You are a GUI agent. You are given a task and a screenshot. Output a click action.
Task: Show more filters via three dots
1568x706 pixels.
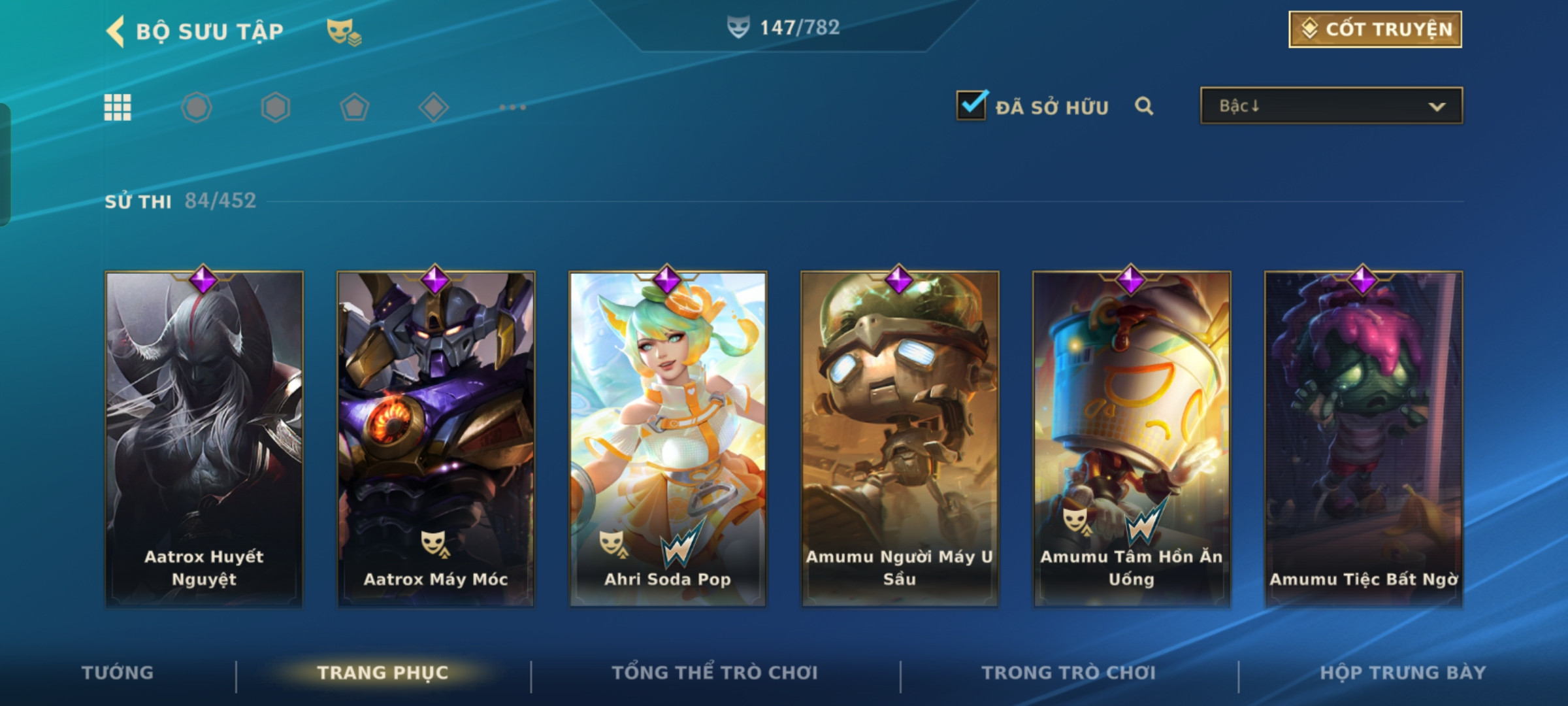(x=512, y=107)
